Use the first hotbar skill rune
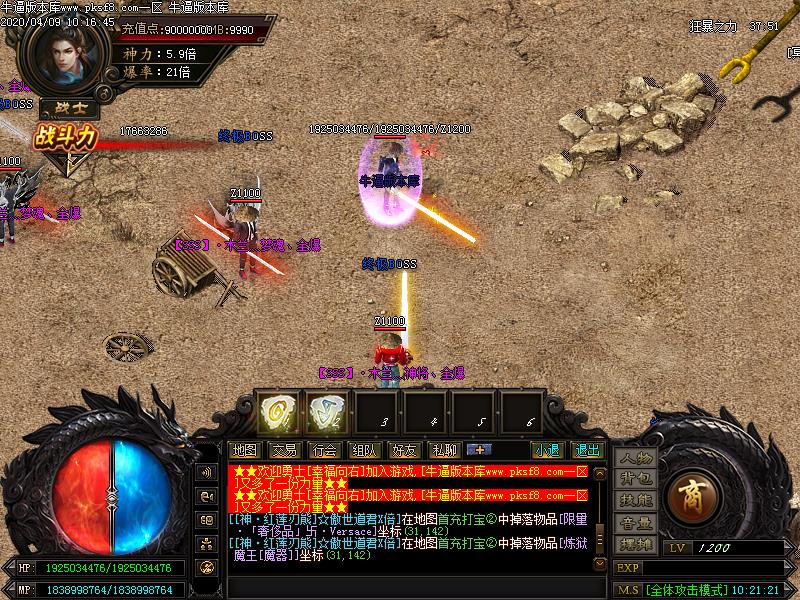The image size is (800, 600). point(275,411)
